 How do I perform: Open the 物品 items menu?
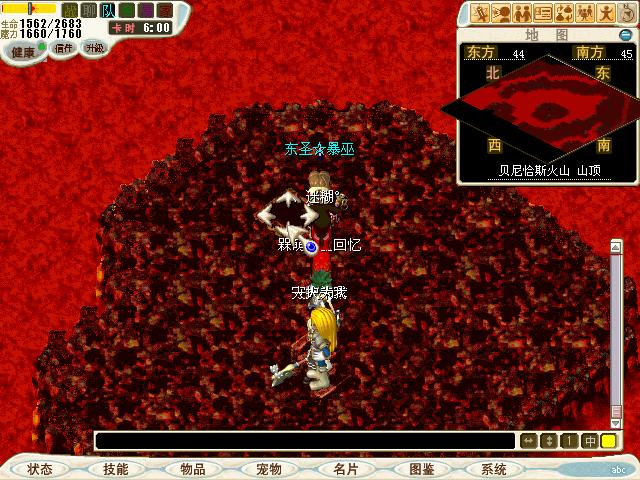click(192, 469)
